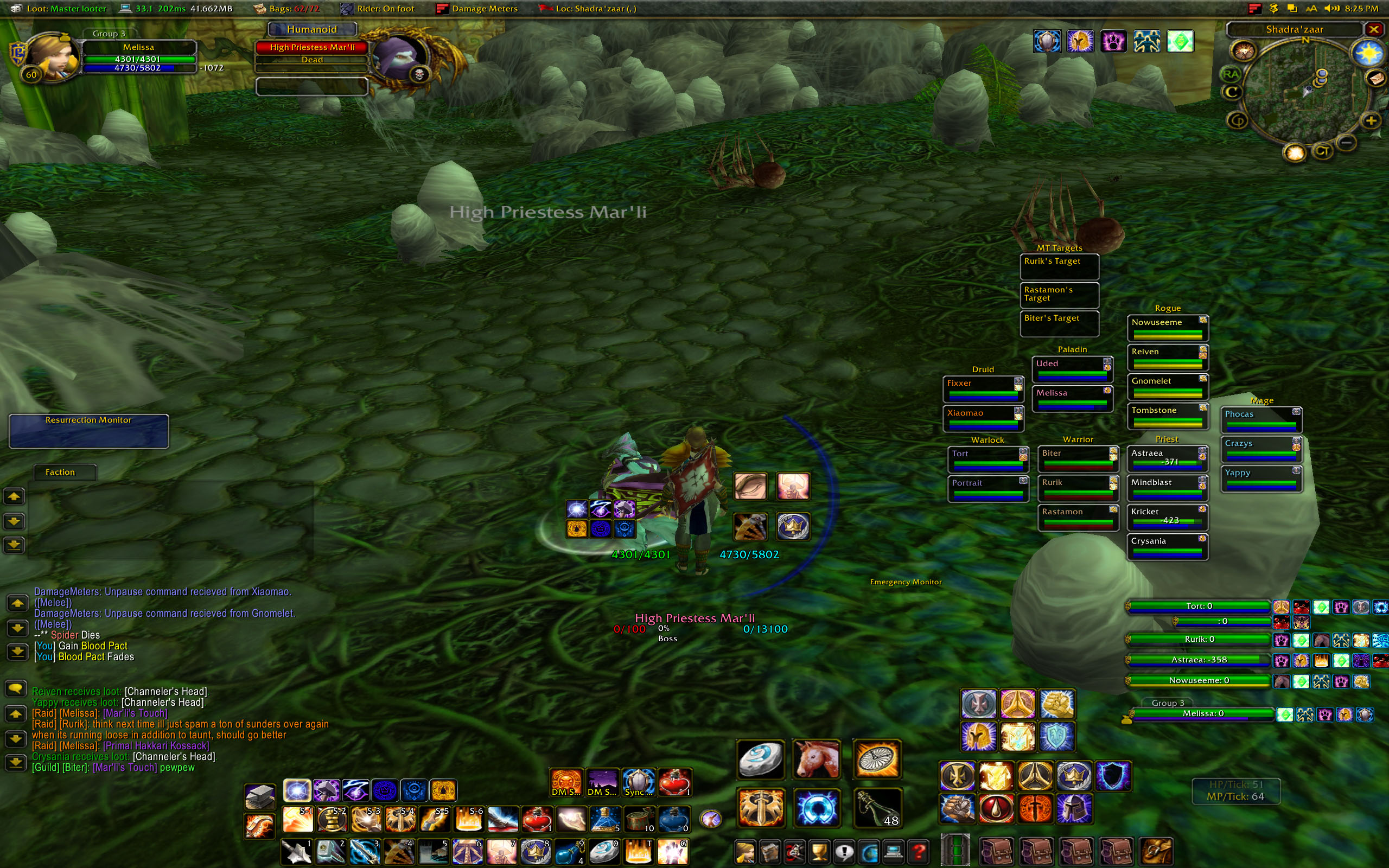Zoom out the minimap with minus button
The image size is (1389, 868).
[x=1347, y=142]
